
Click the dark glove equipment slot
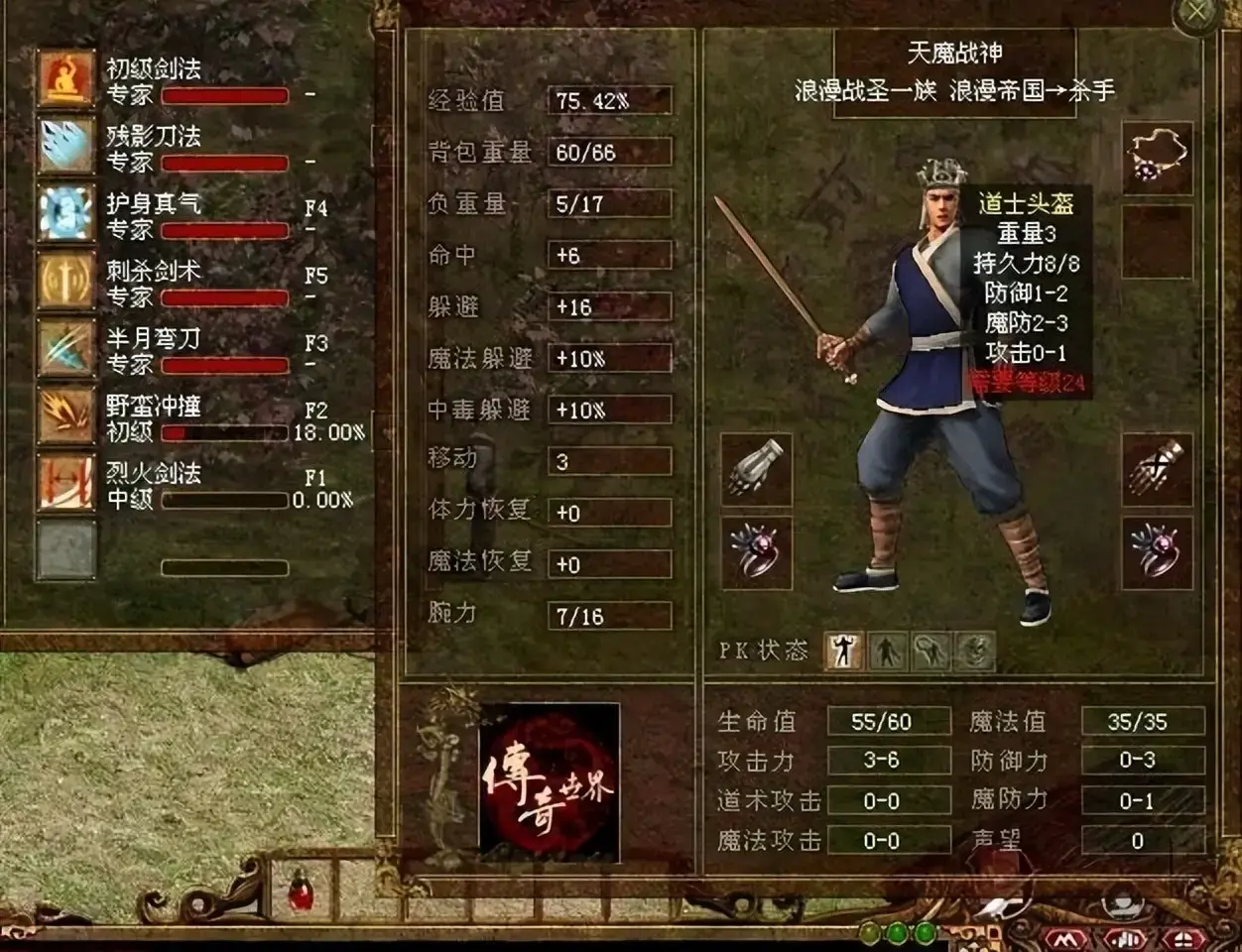(x=1157, y=470)
